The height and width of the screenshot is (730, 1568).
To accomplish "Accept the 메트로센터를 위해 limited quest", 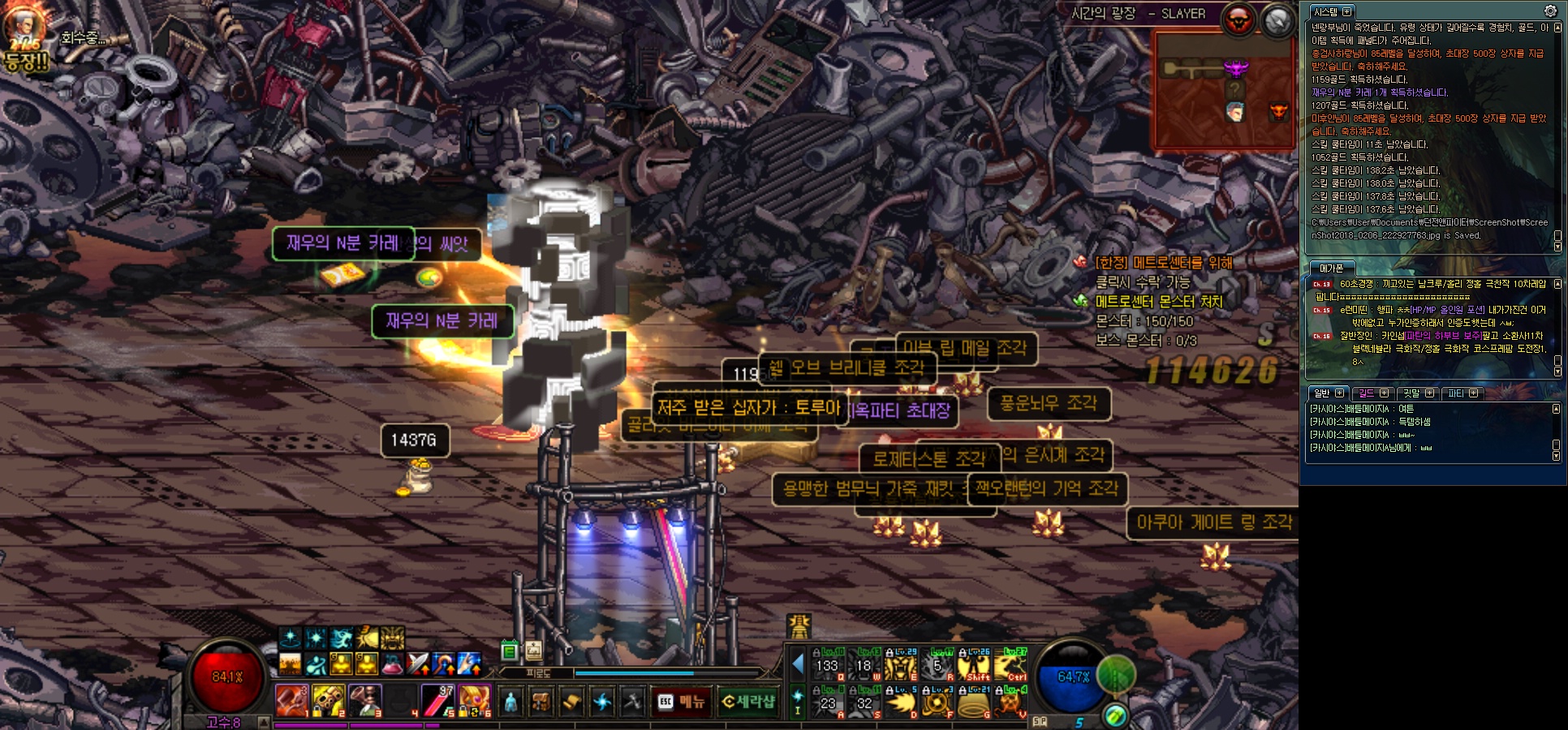I will [x=1163, y=263].
